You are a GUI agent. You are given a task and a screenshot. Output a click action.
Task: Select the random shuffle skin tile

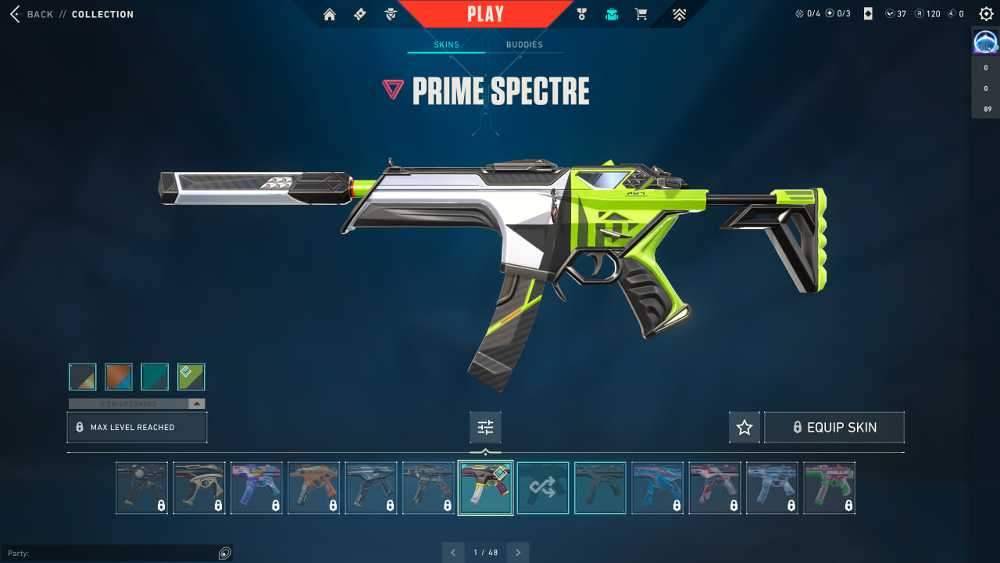pos(543,488)
